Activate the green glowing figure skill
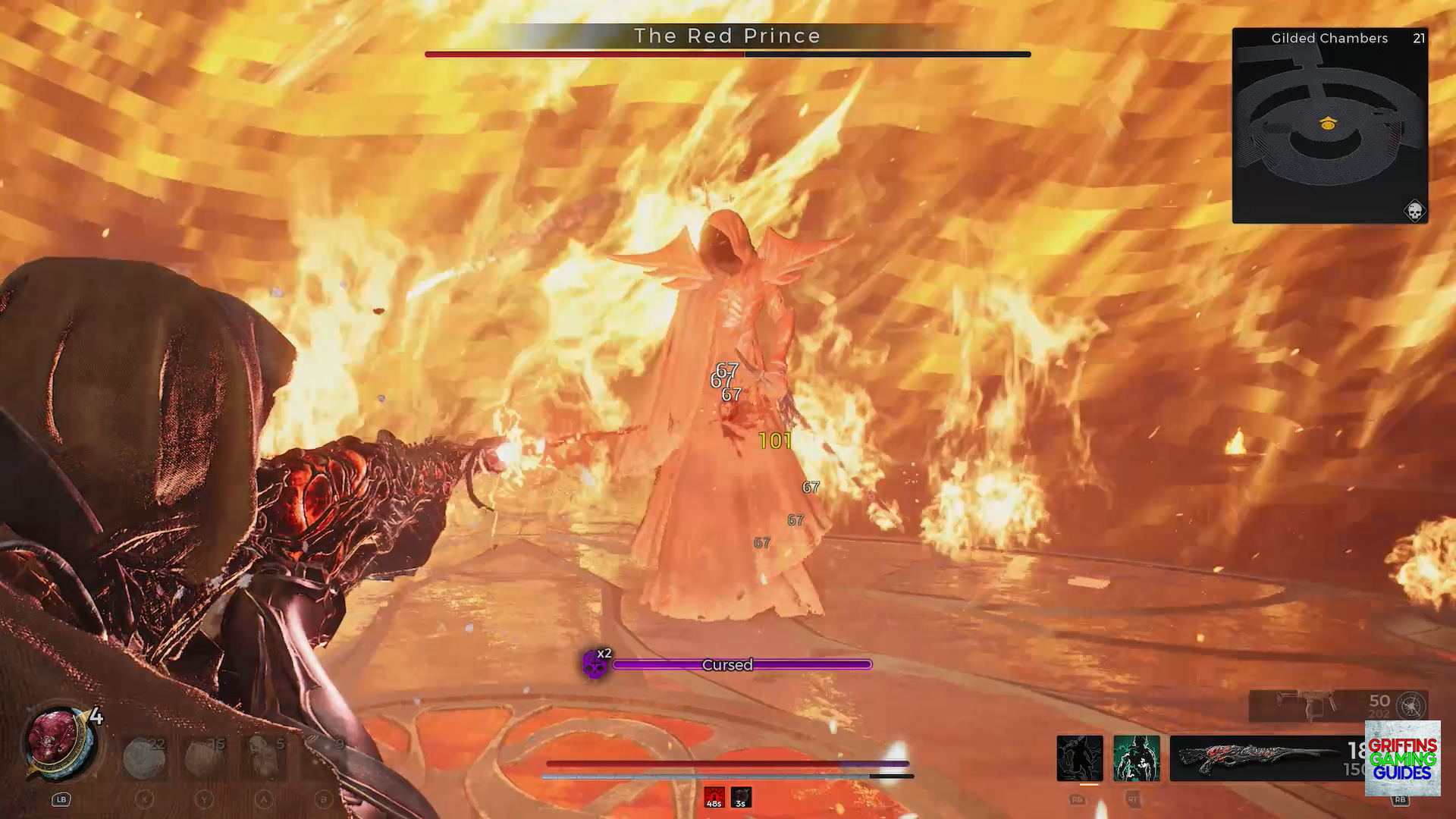Viewport: 1456px width, 819px height. click(x=1136, y=758)
